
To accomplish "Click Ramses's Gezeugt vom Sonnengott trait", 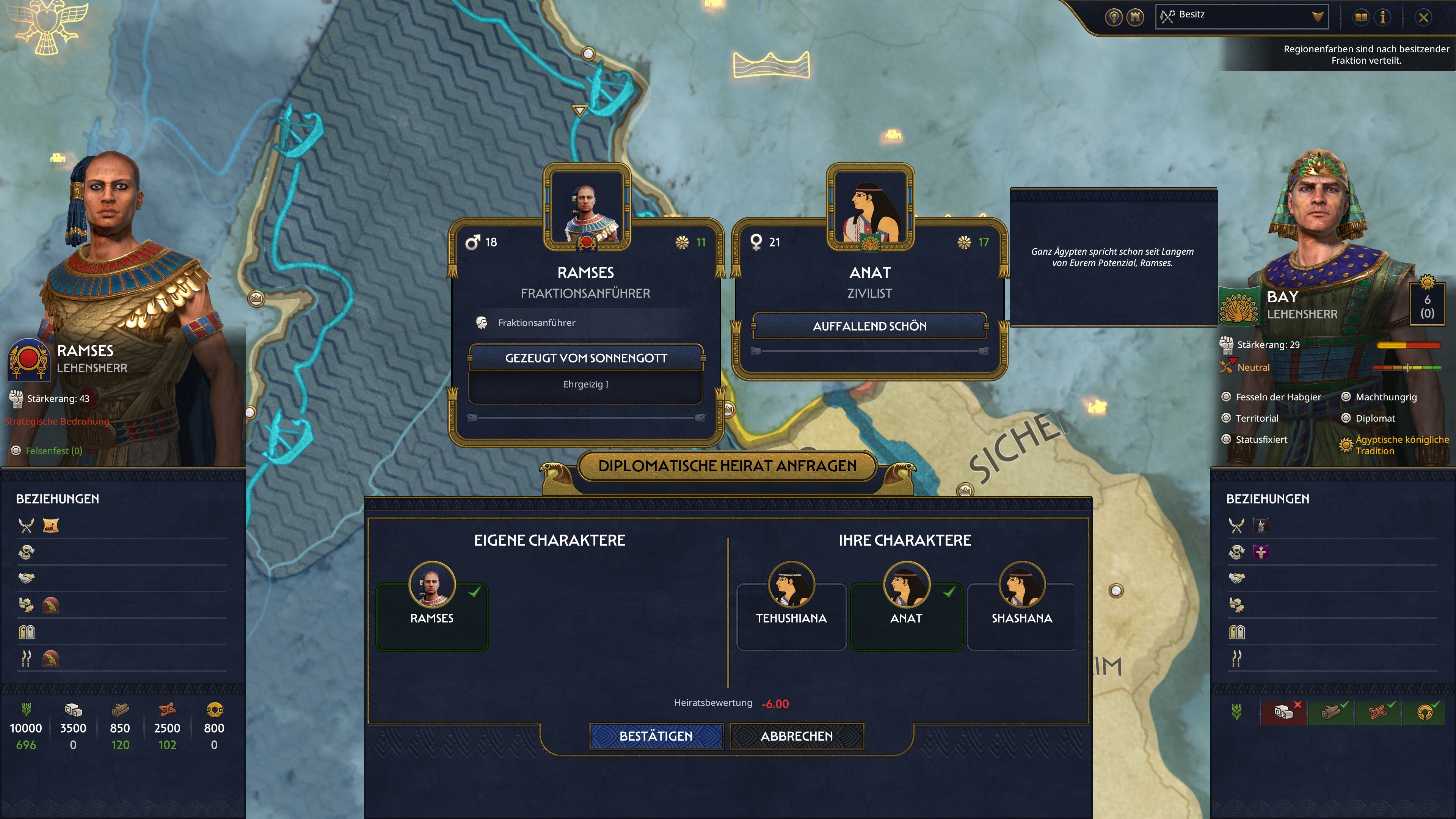I will [x=585, y=358].
